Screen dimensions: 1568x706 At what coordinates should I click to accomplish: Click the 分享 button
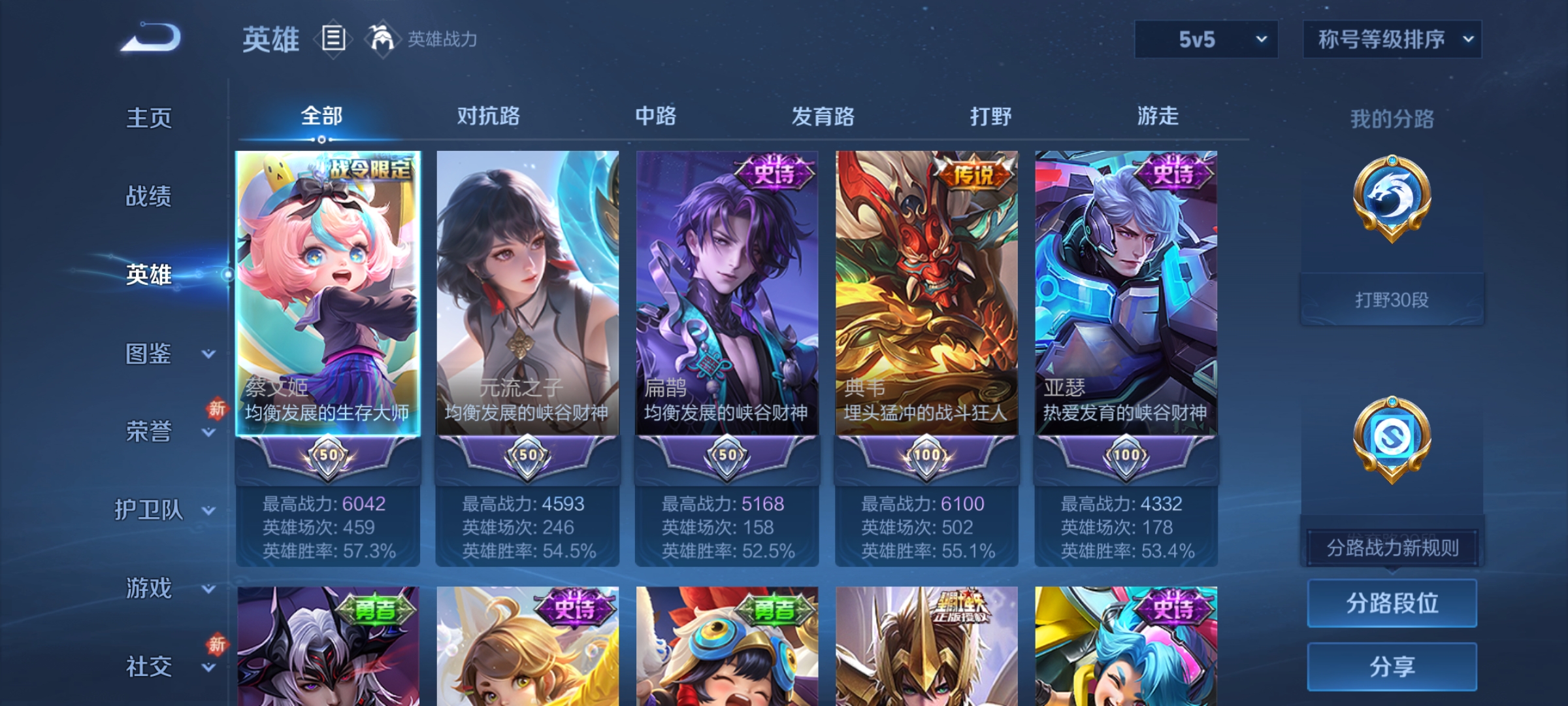tap(1392, 667)
